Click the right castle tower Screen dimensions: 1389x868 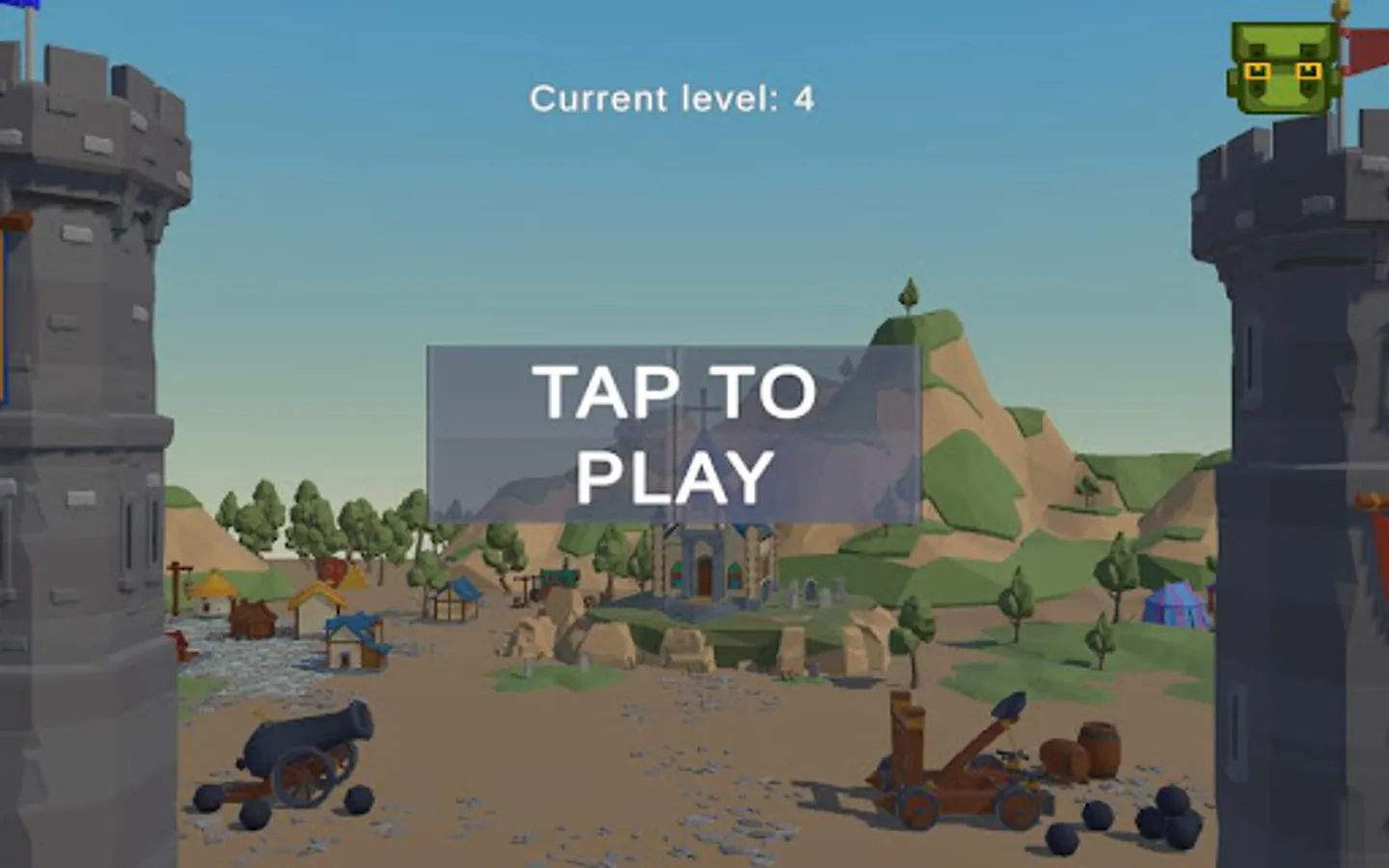coord(1302,434)
